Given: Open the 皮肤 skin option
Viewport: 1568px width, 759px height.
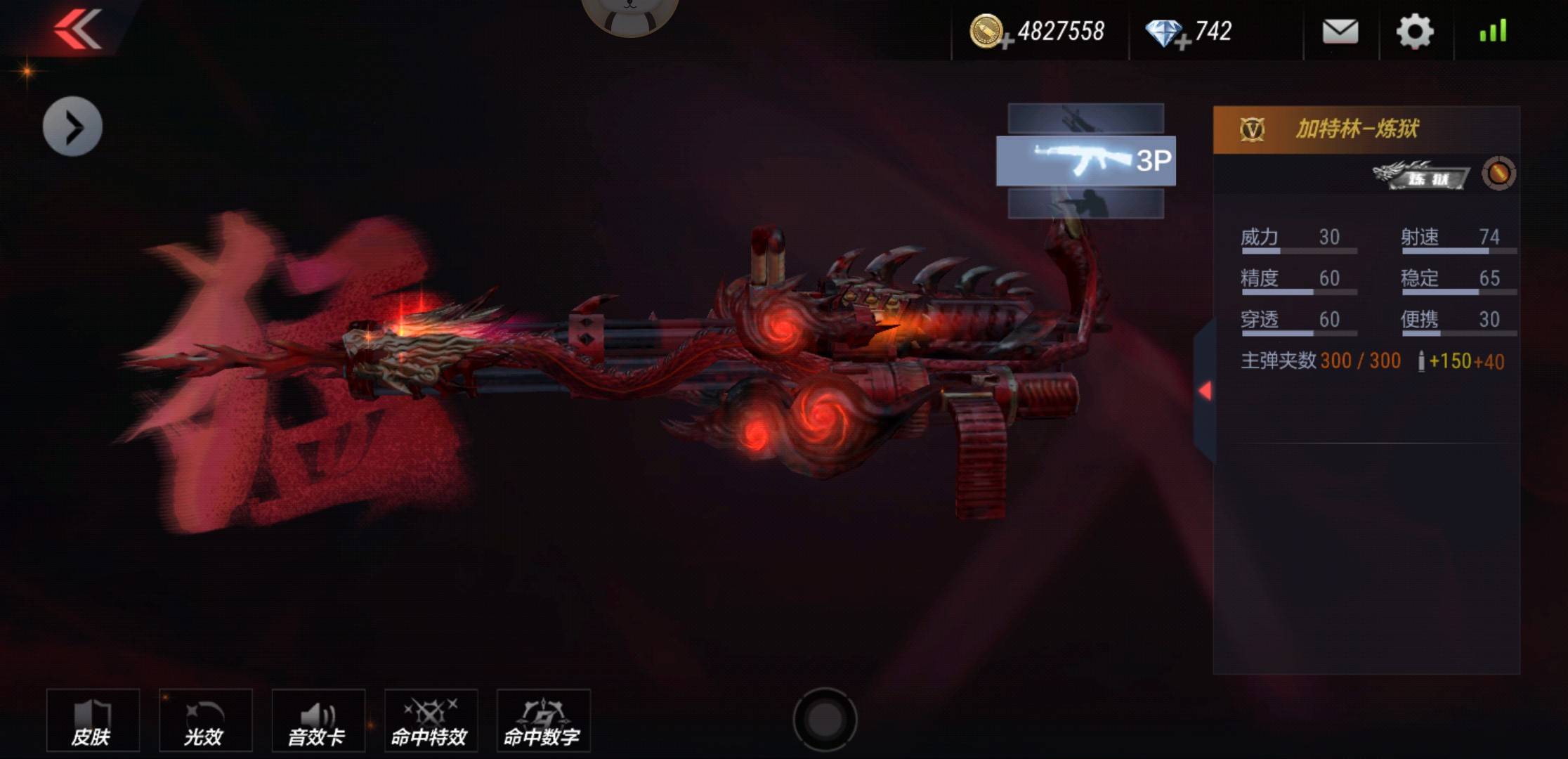Looking at the screenshot, I should pyautogui.click(x=93, y=721).
